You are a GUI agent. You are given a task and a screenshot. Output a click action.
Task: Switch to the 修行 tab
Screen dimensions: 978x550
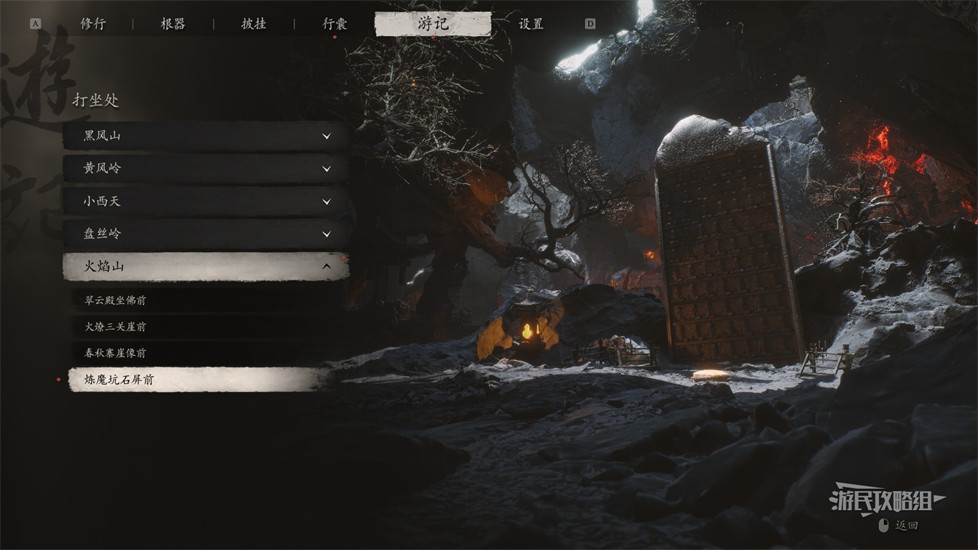93,23
